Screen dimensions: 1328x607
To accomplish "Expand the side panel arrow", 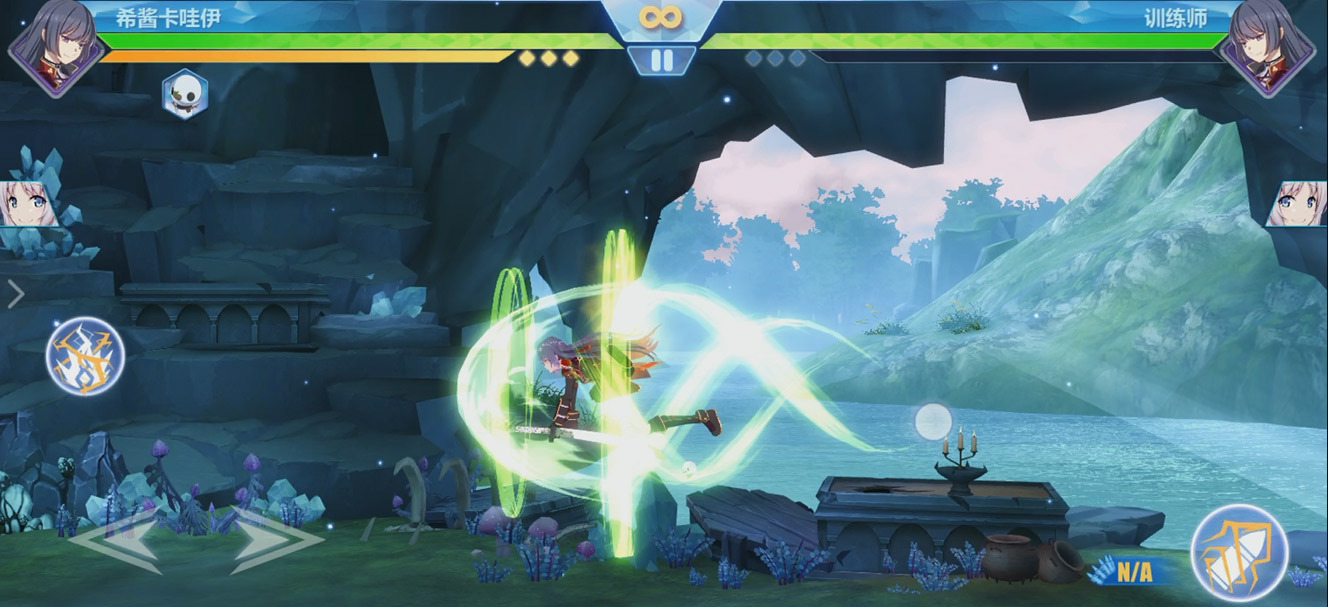I will [x=14, y=294].
